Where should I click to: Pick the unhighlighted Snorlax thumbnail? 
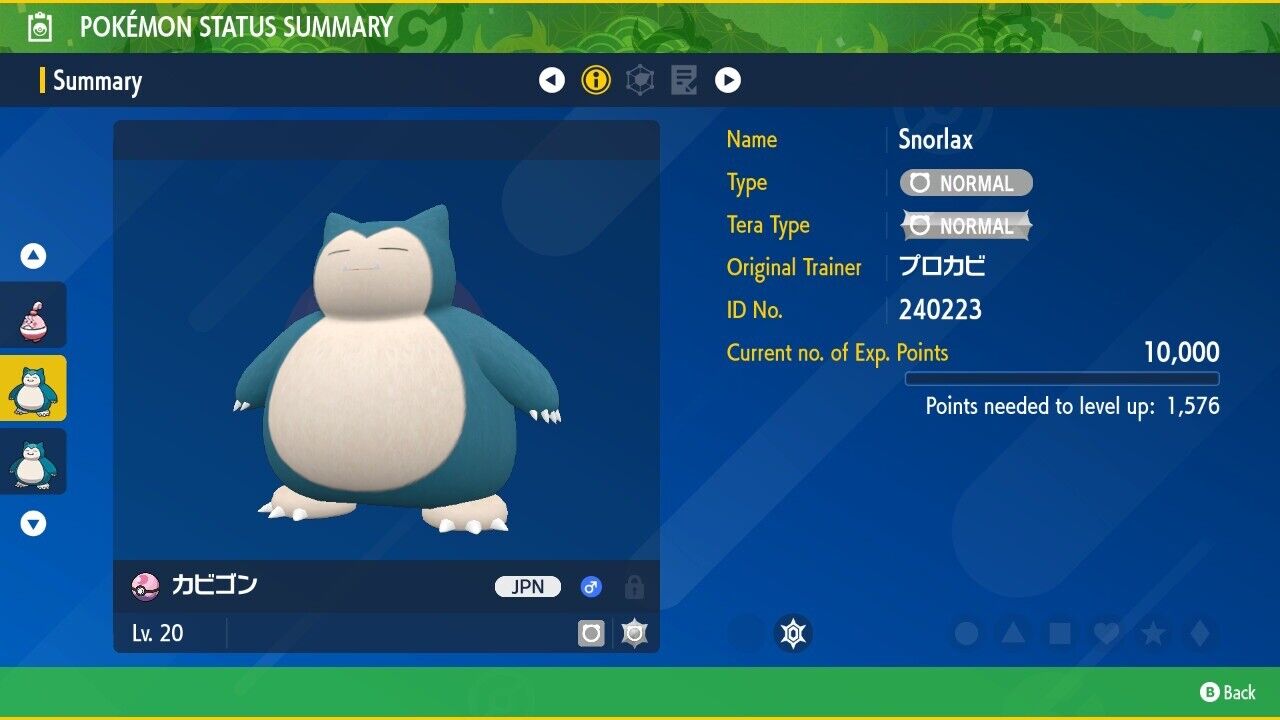pos(33,461)
